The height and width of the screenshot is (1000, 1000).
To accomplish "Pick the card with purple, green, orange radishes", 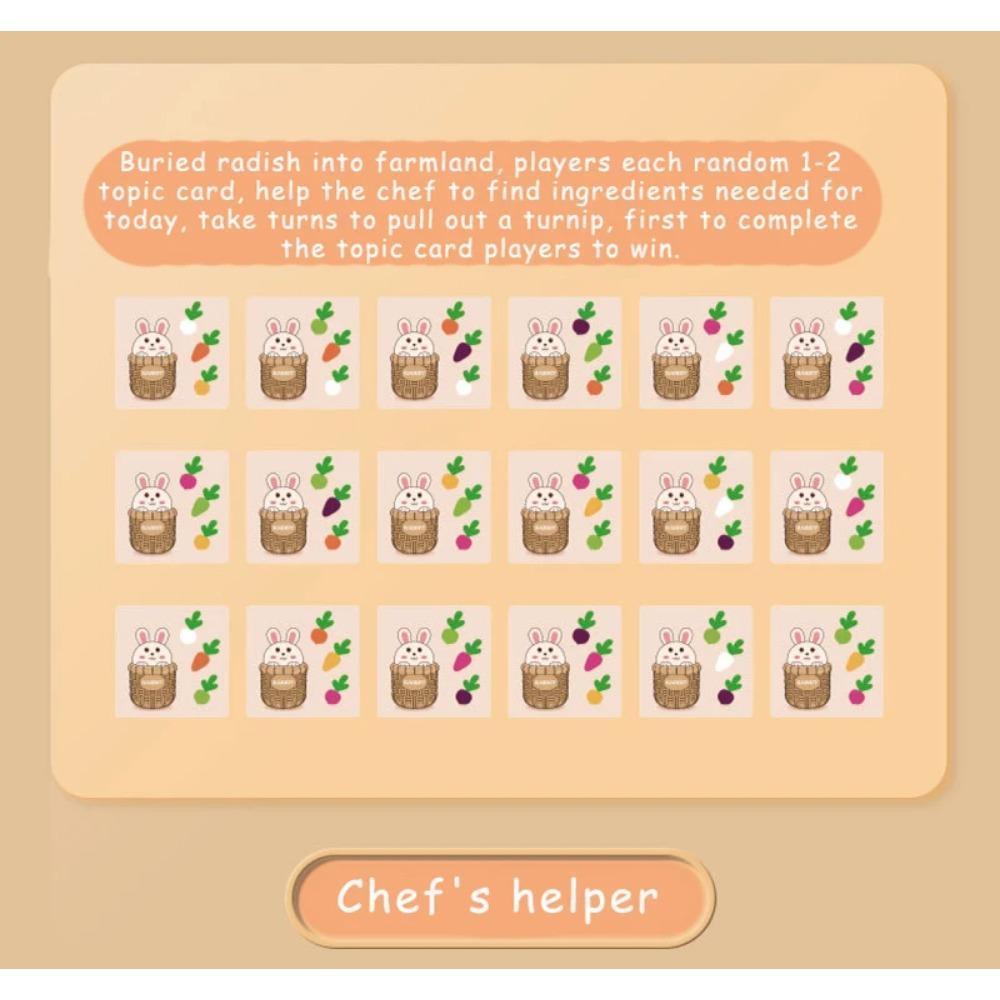I will coord(565,352).
